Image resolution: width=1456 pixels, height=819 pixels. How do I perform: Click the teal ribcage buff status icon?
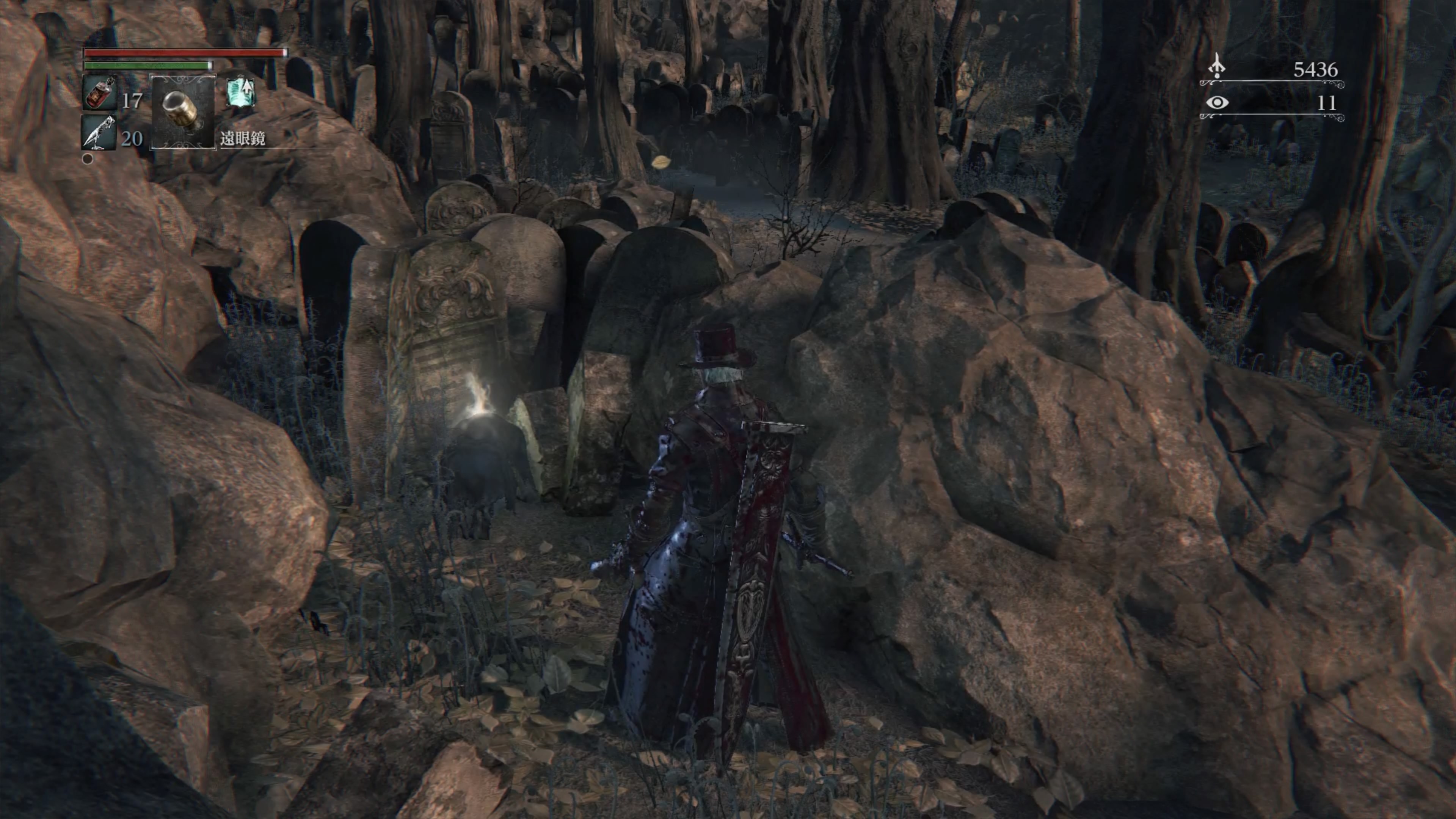[241, 93]
